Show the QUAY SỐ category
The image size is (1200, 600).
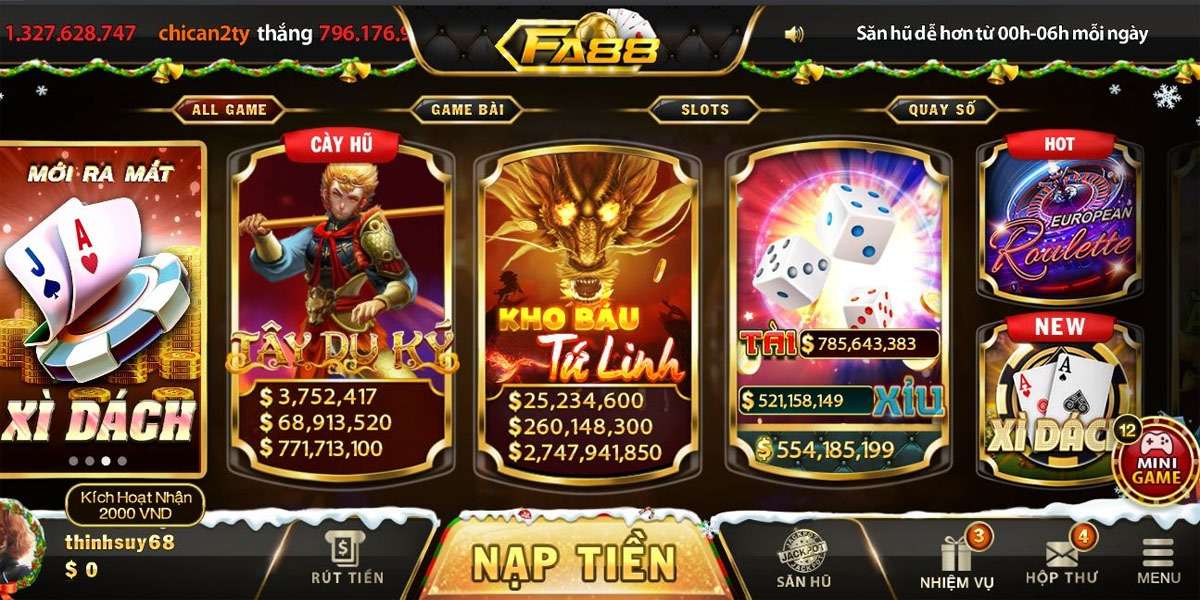point(941,110)
